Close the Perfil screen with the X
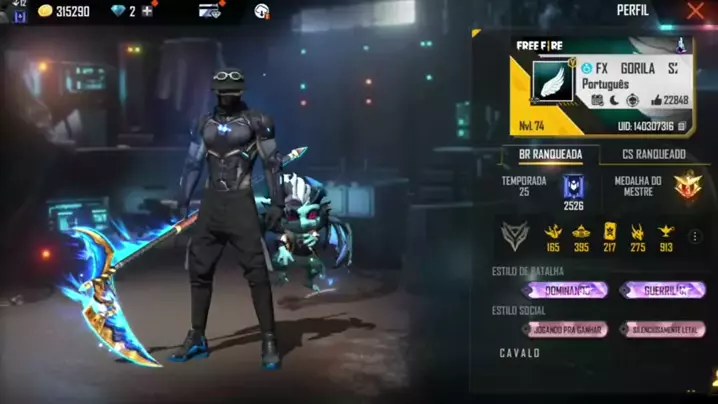The image size is (718, 404). tap(696, 11)
